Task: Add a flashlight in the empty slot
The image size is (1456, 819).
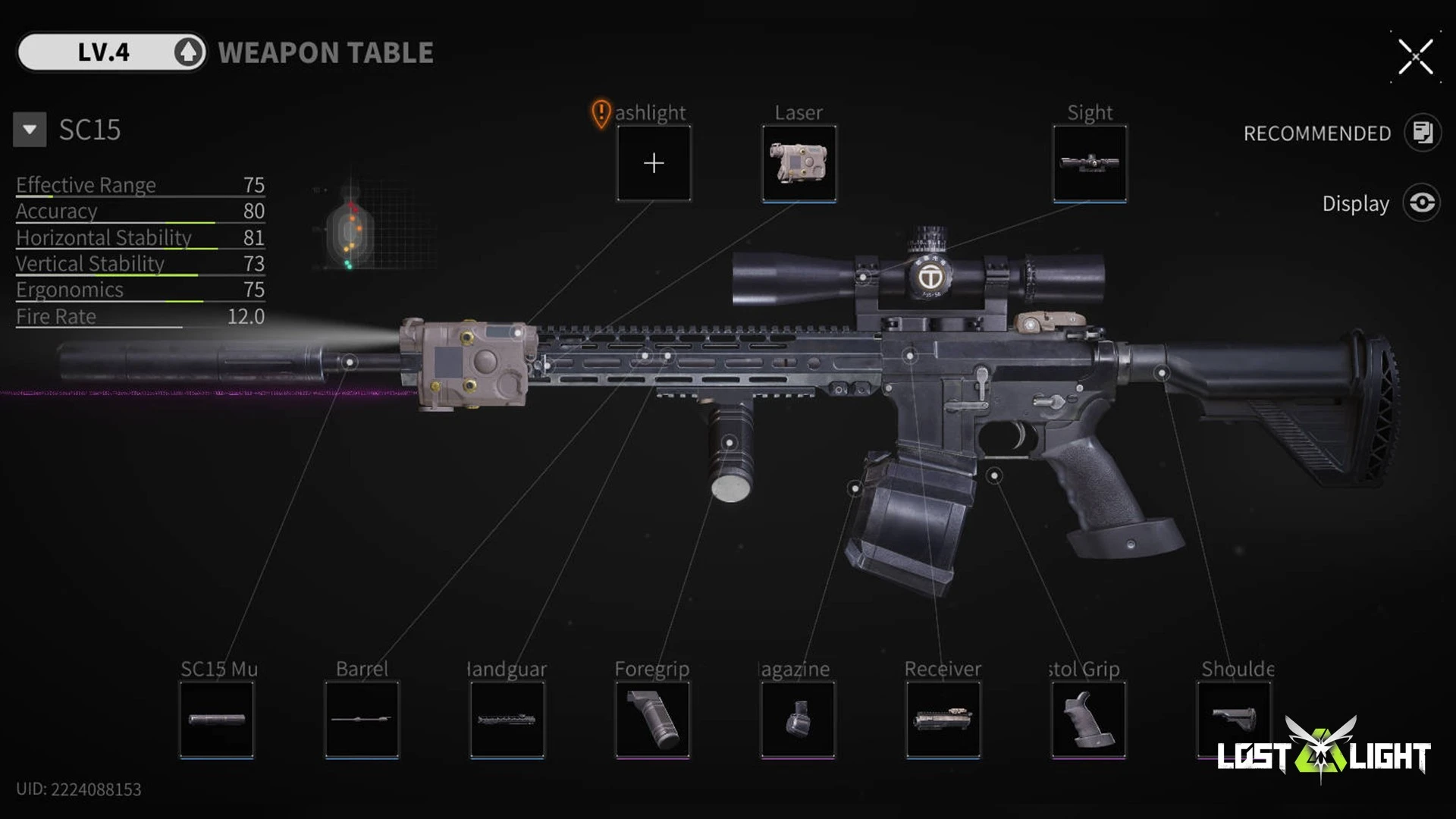Action: [654, 163]
